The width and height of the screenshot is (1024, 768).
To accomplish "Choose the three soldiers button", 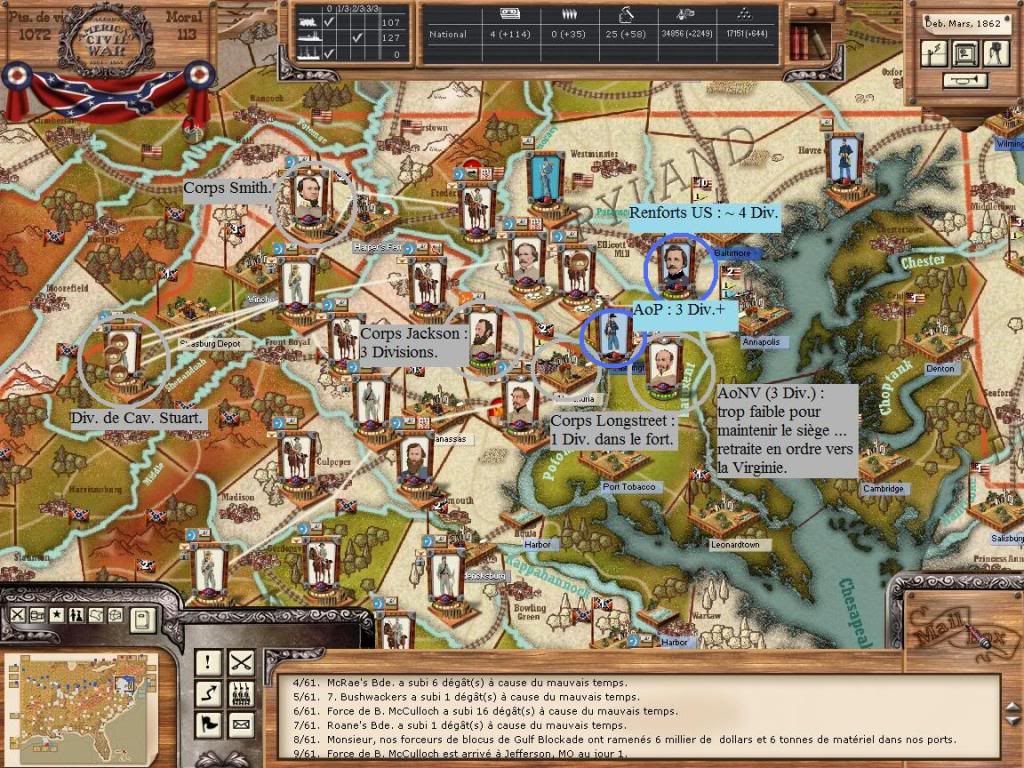I will point(241,692).
